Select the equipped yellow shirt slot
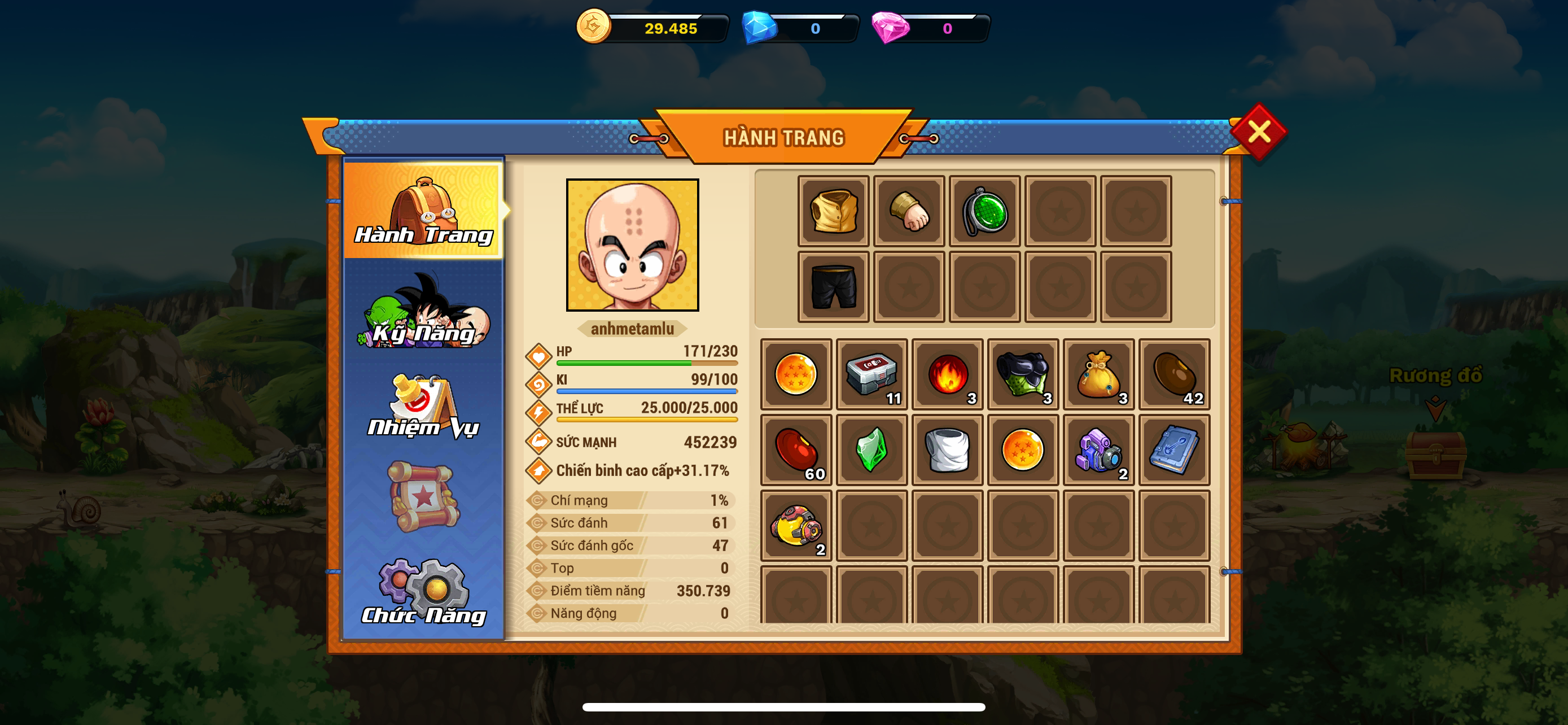This screenshot has width=1568, height=725. coord(833,211)
